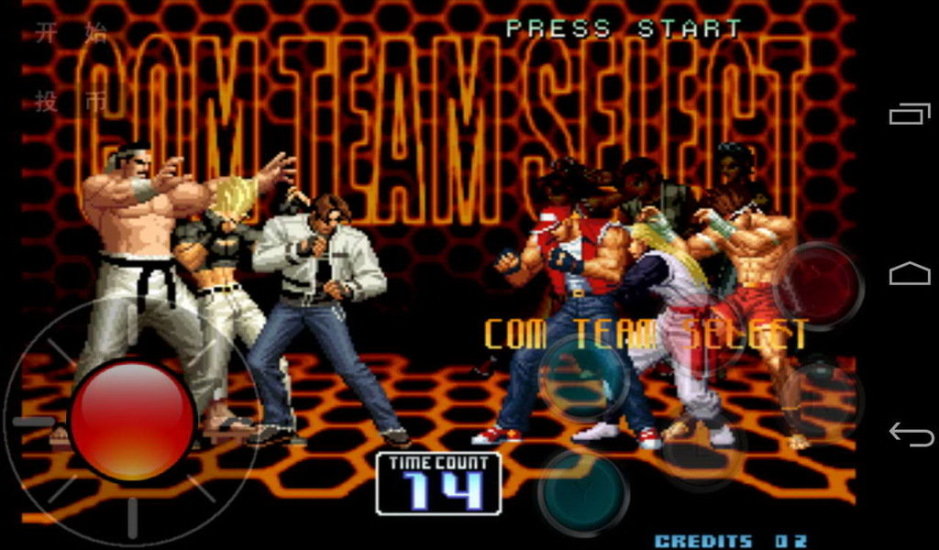Go to the Android home screen
Viewport: 939px width, 550px height.
click(908, 273)
